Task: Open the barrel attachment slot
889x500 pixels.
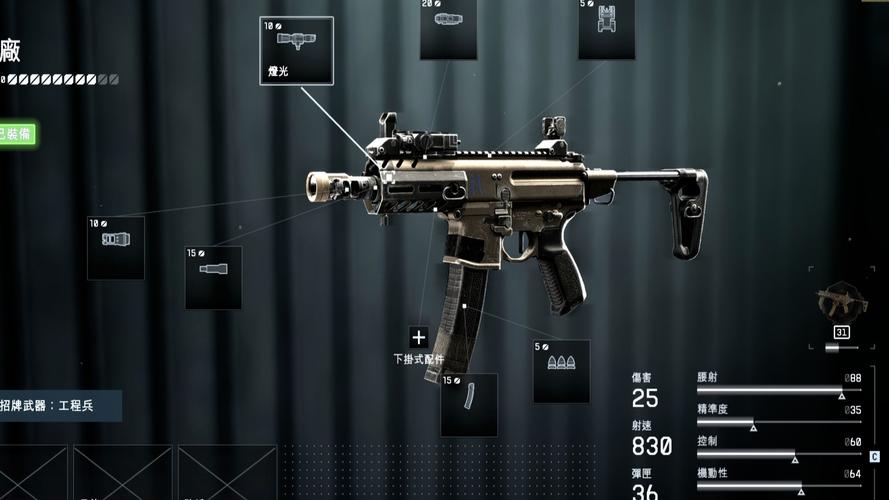Action: click(x=213, y=276)
